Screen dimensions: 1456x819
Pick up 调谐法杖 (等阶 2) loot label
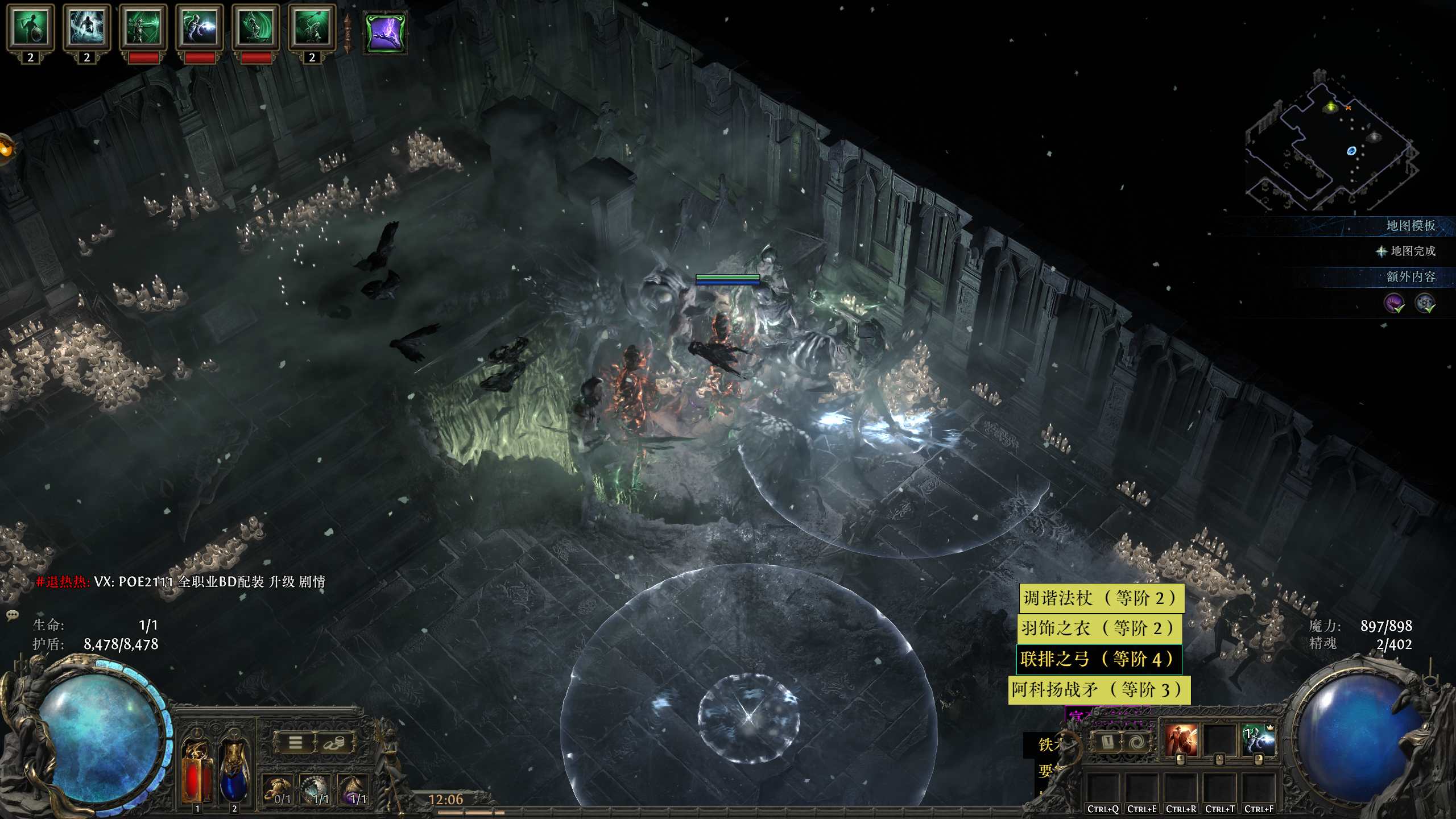1101,598
